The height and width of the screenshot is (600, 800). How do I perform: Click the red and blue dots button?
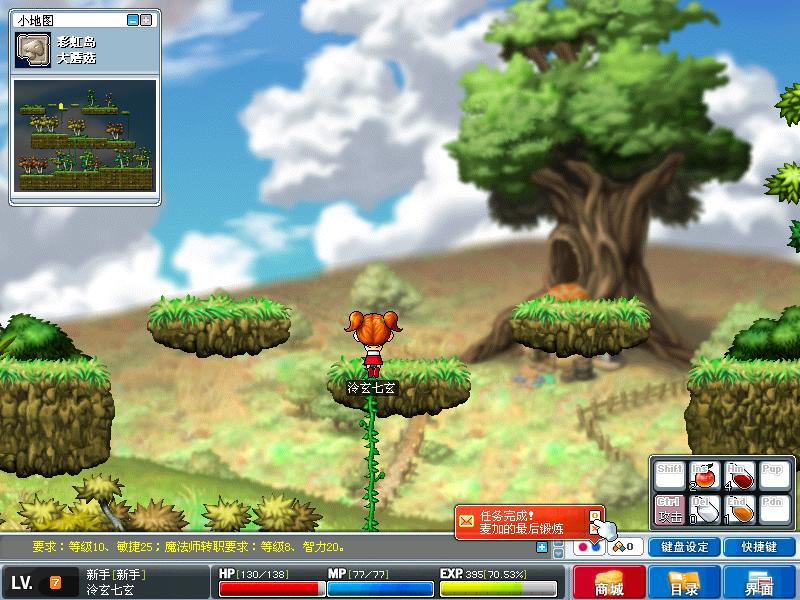tap(588, 547)
